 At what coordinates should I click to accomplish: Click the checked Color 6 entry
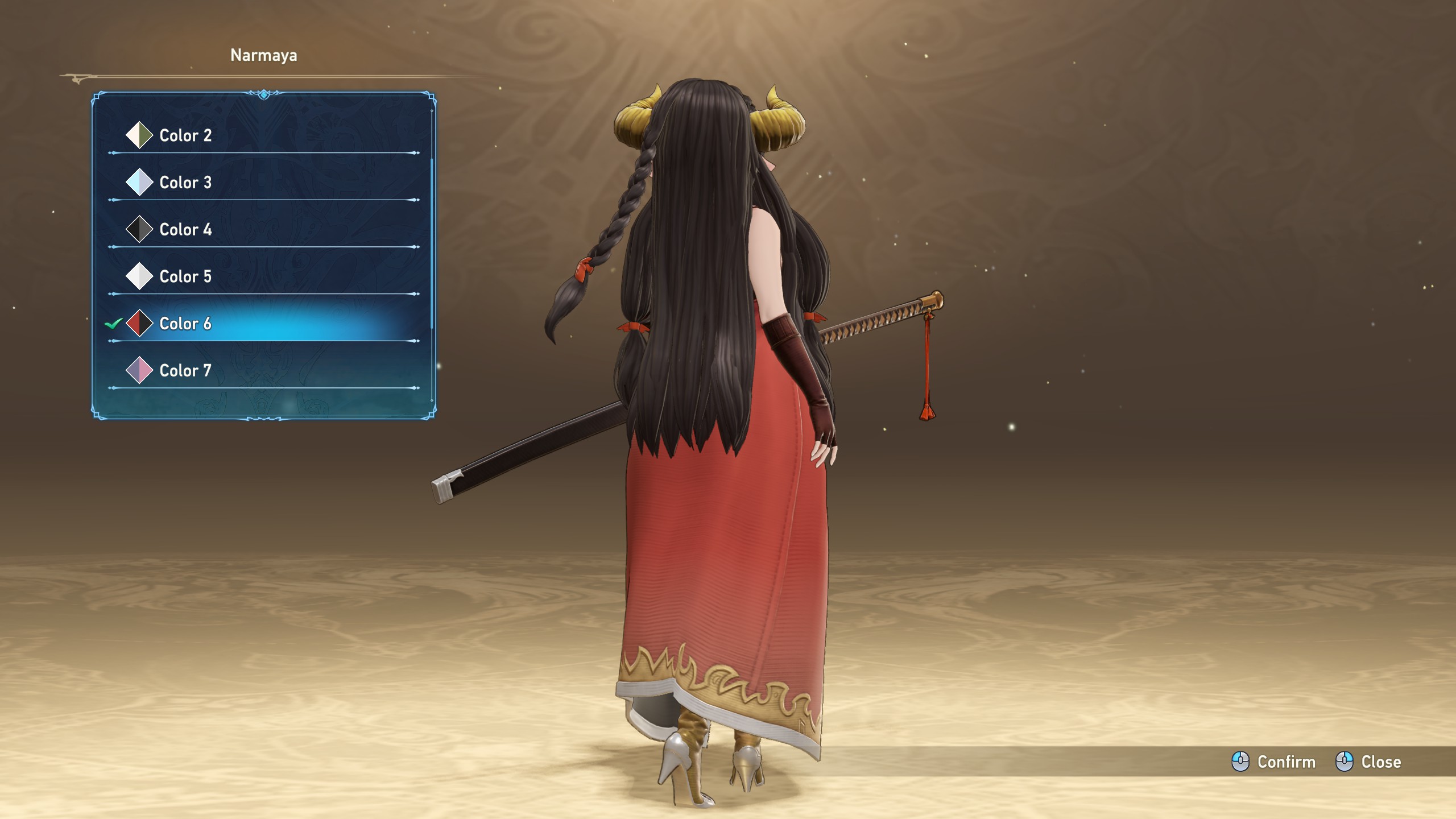pos(185,324)
